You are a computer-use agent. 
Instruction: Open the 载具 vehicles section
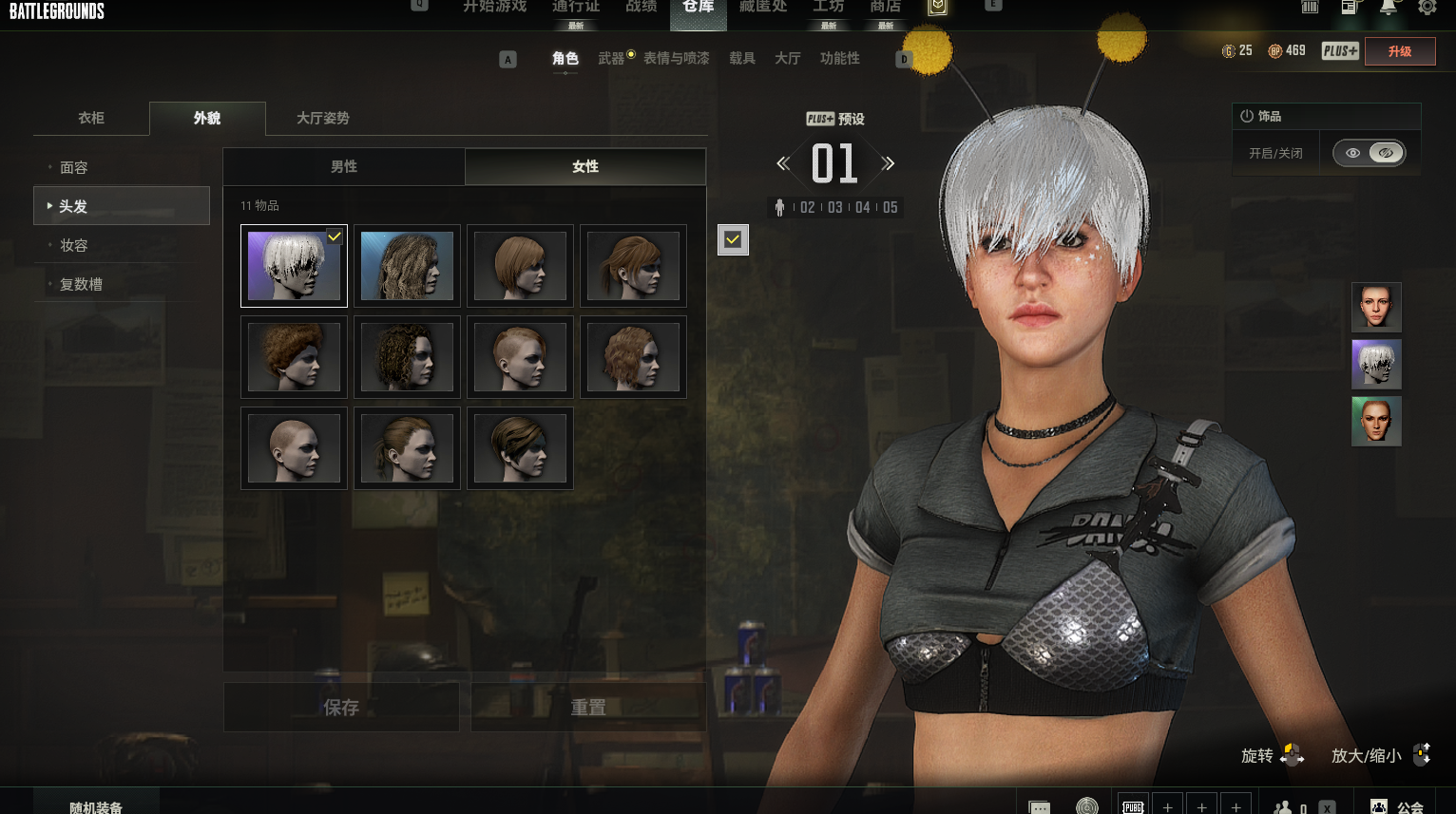click(742, 58)
